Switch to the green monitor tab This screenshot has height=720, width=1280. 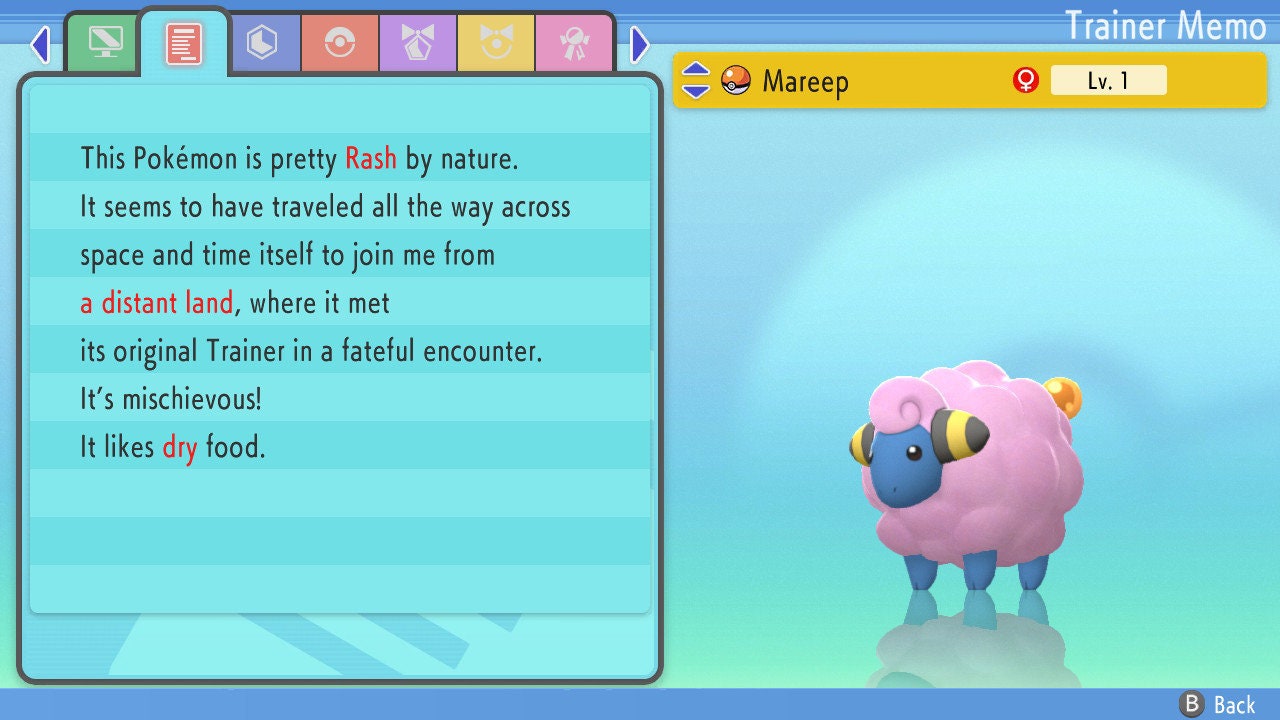pos(105,43)
